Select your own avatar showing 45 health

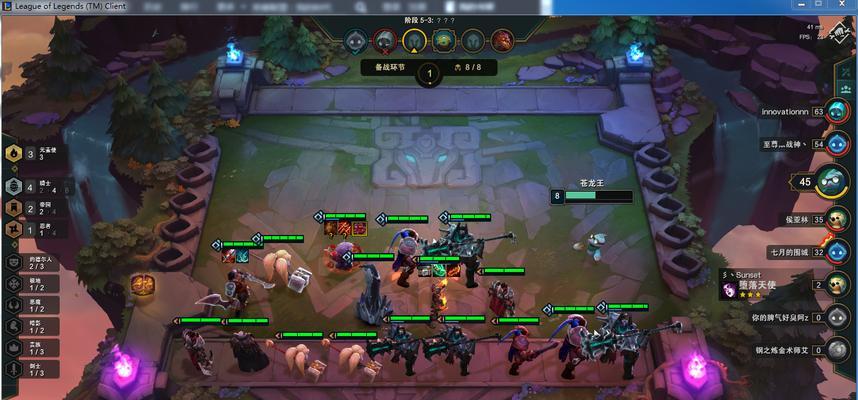831,182
